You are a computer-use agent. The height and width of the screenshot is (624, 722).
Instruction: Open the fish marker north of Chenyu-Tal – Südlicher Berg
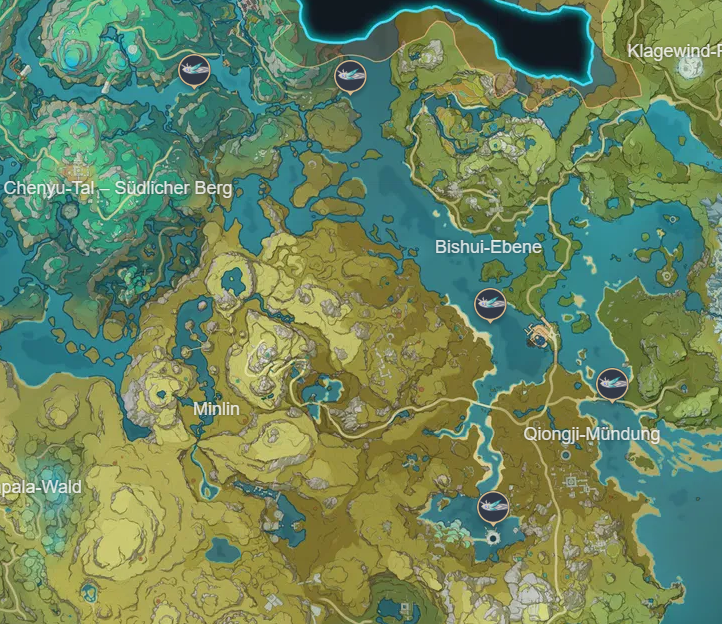tap(194, 71)
